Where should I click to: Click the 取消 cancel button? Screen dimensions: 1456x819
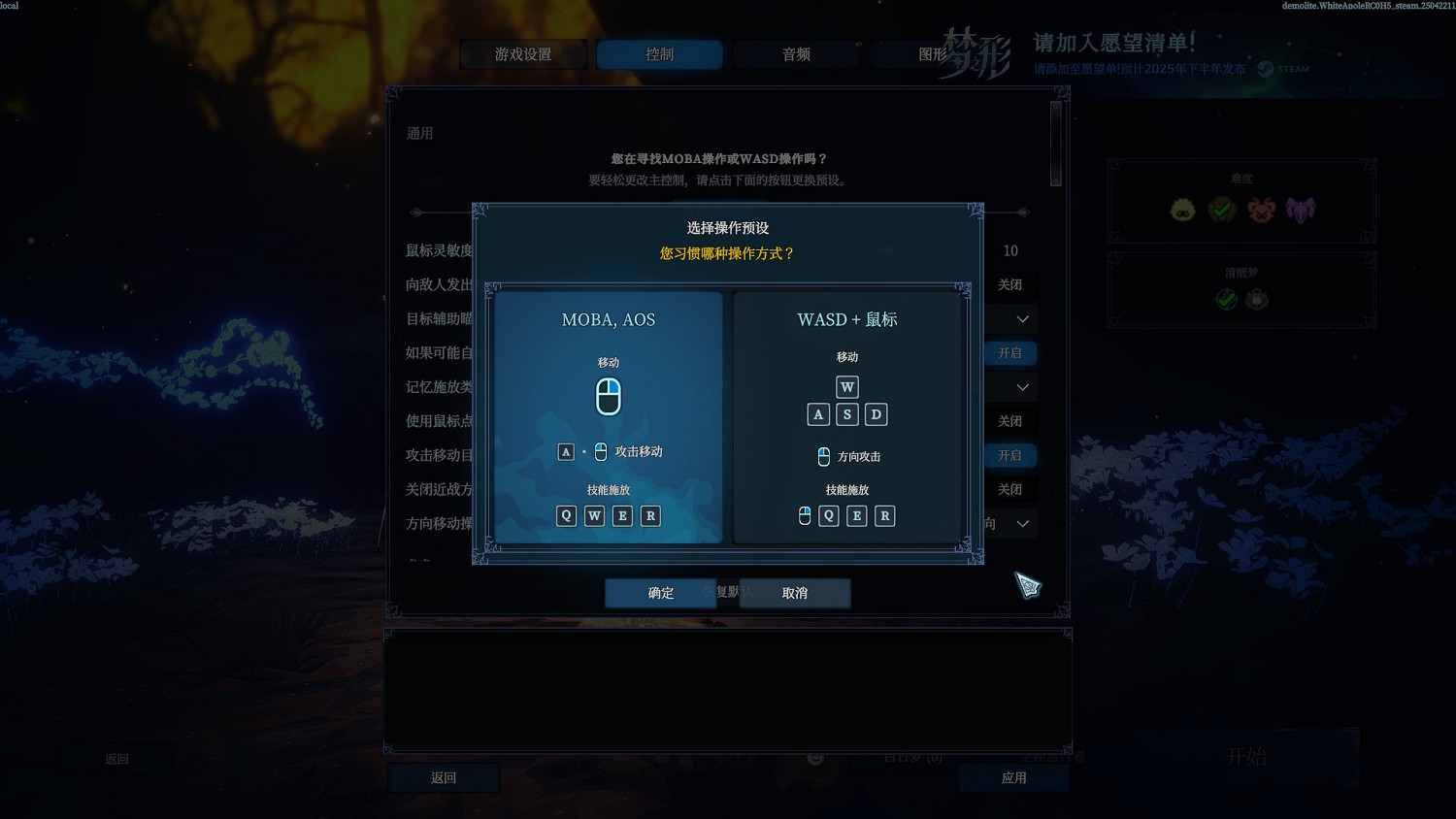tap(794, 593)
